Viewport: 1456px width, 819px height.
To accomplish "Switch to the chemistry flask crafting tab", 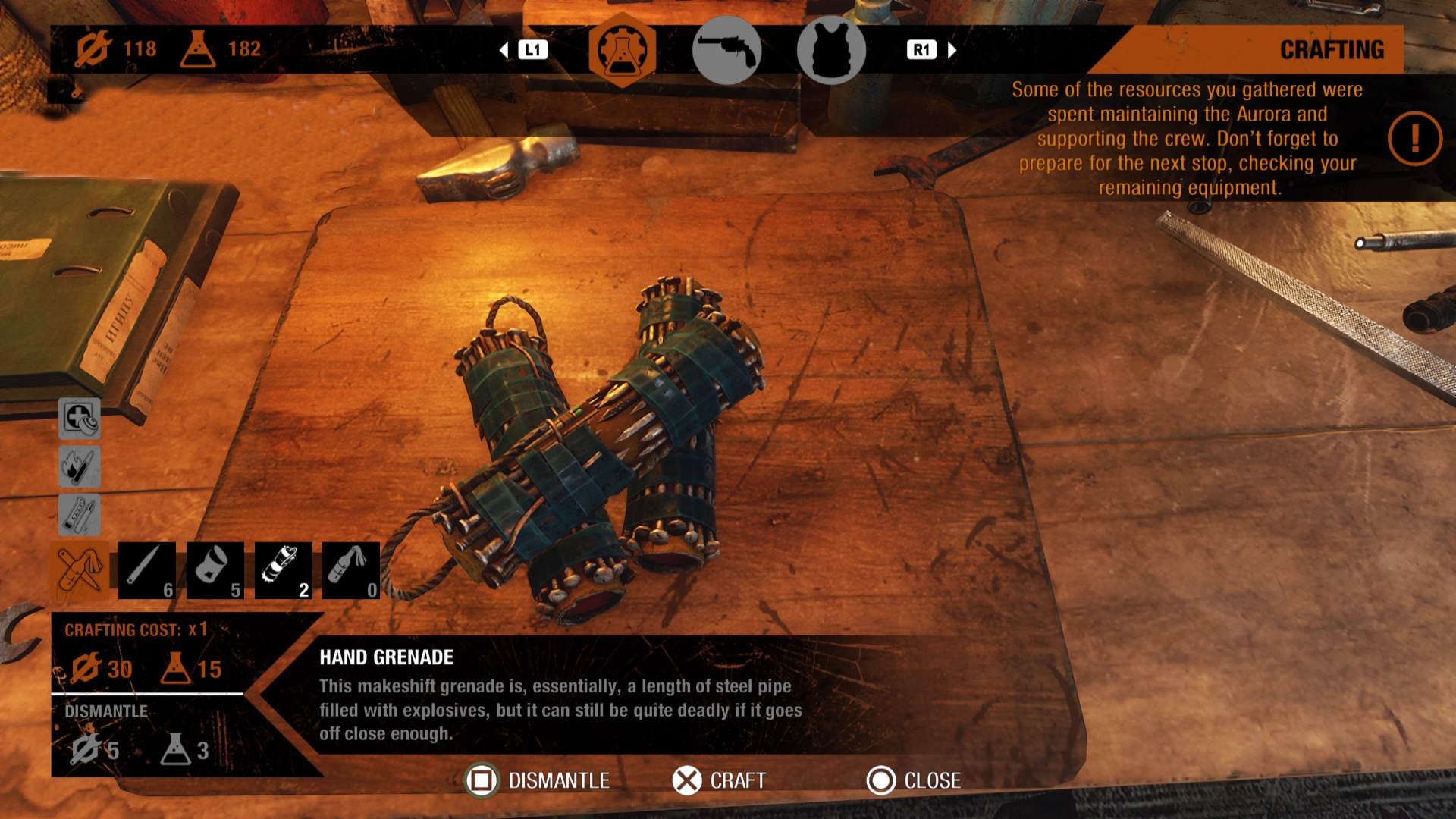I will (622, 50).
